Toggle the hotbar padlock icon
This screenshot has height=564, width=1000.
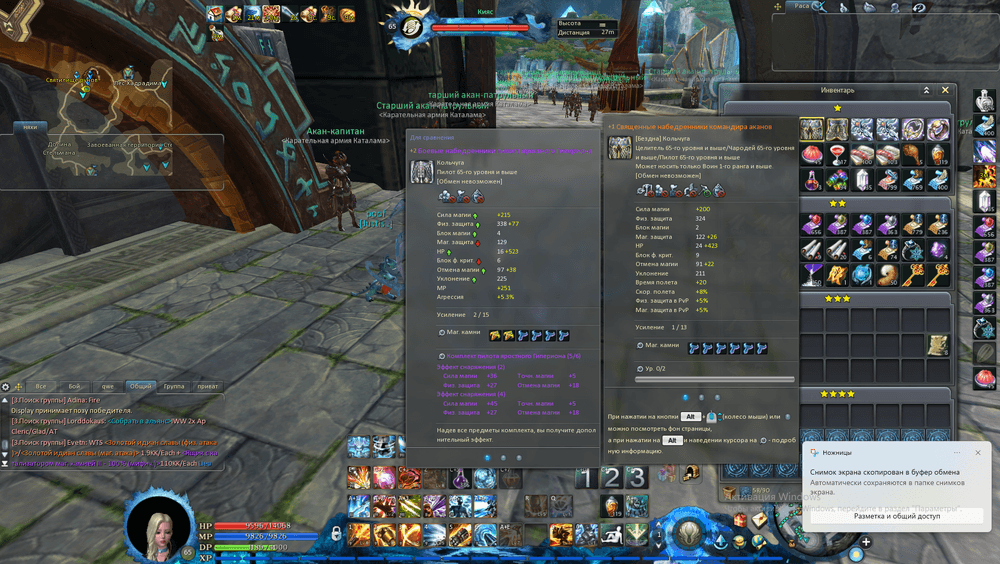click(x=336, y=531)
